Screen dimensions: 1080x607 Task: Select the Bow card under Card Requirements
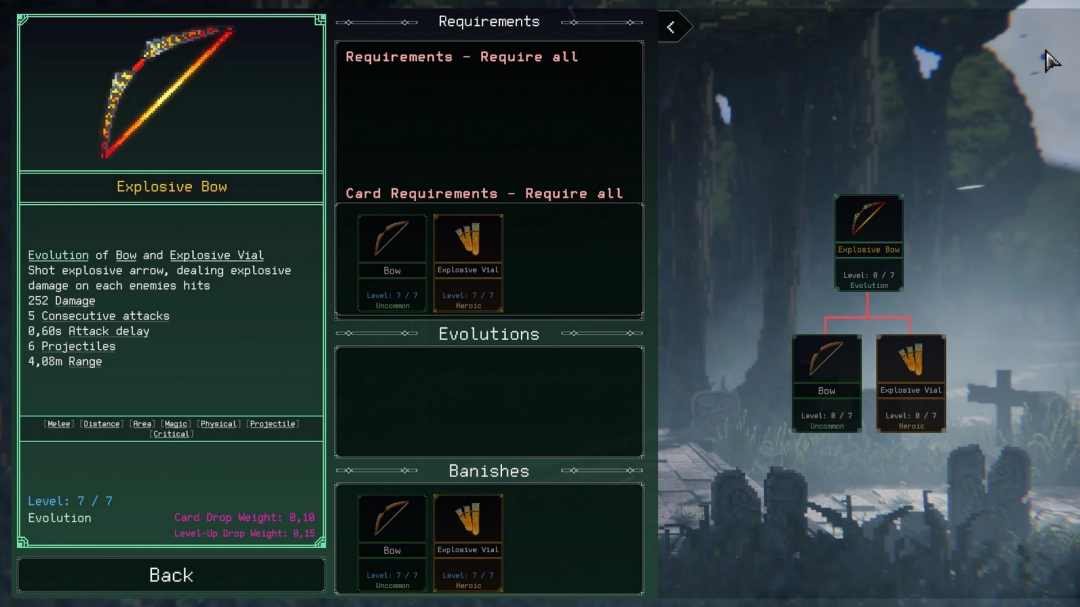click(x=392, y=262)
